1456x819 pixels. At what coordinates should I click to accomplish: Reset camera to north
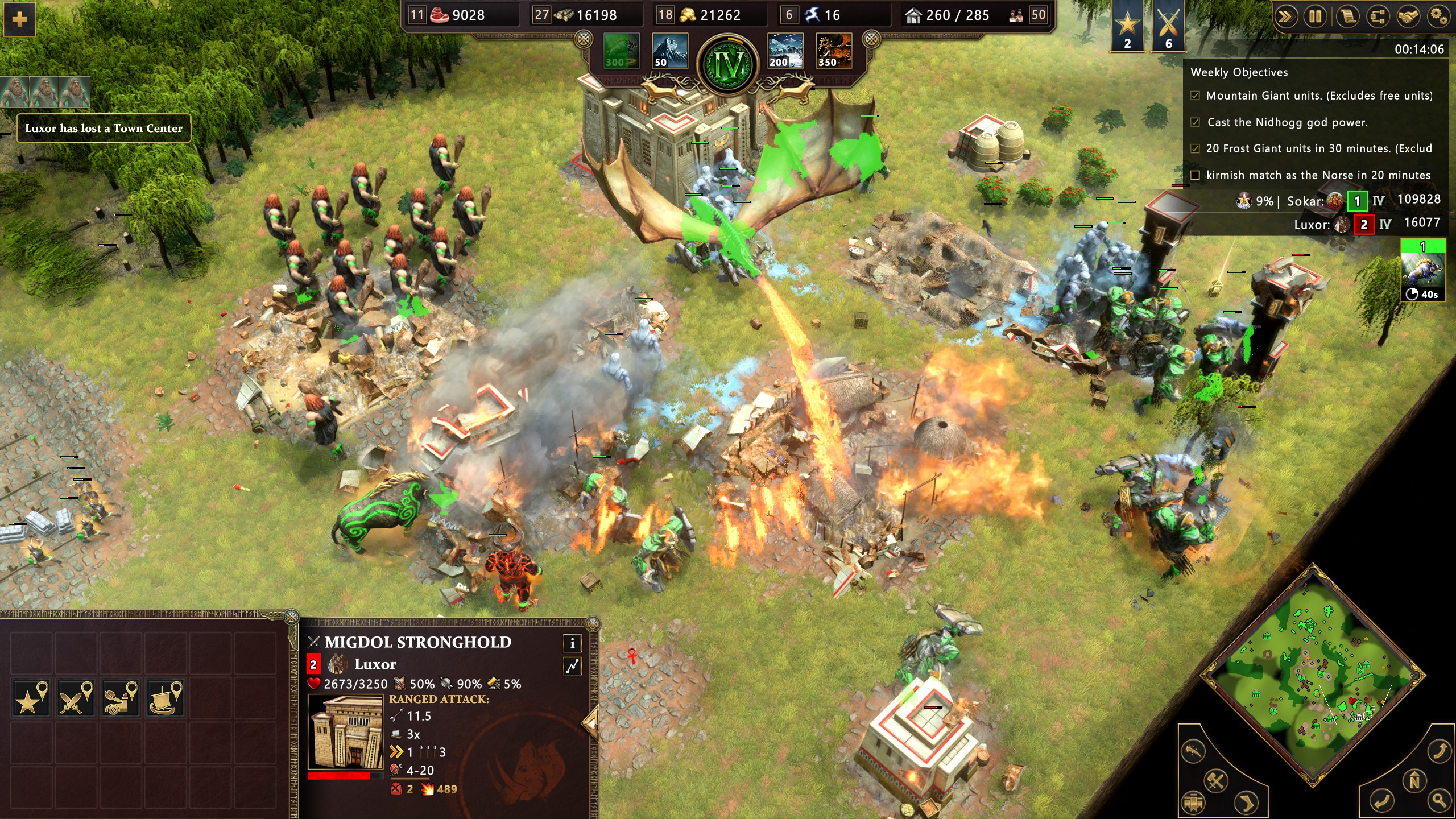coord(1415,780)
